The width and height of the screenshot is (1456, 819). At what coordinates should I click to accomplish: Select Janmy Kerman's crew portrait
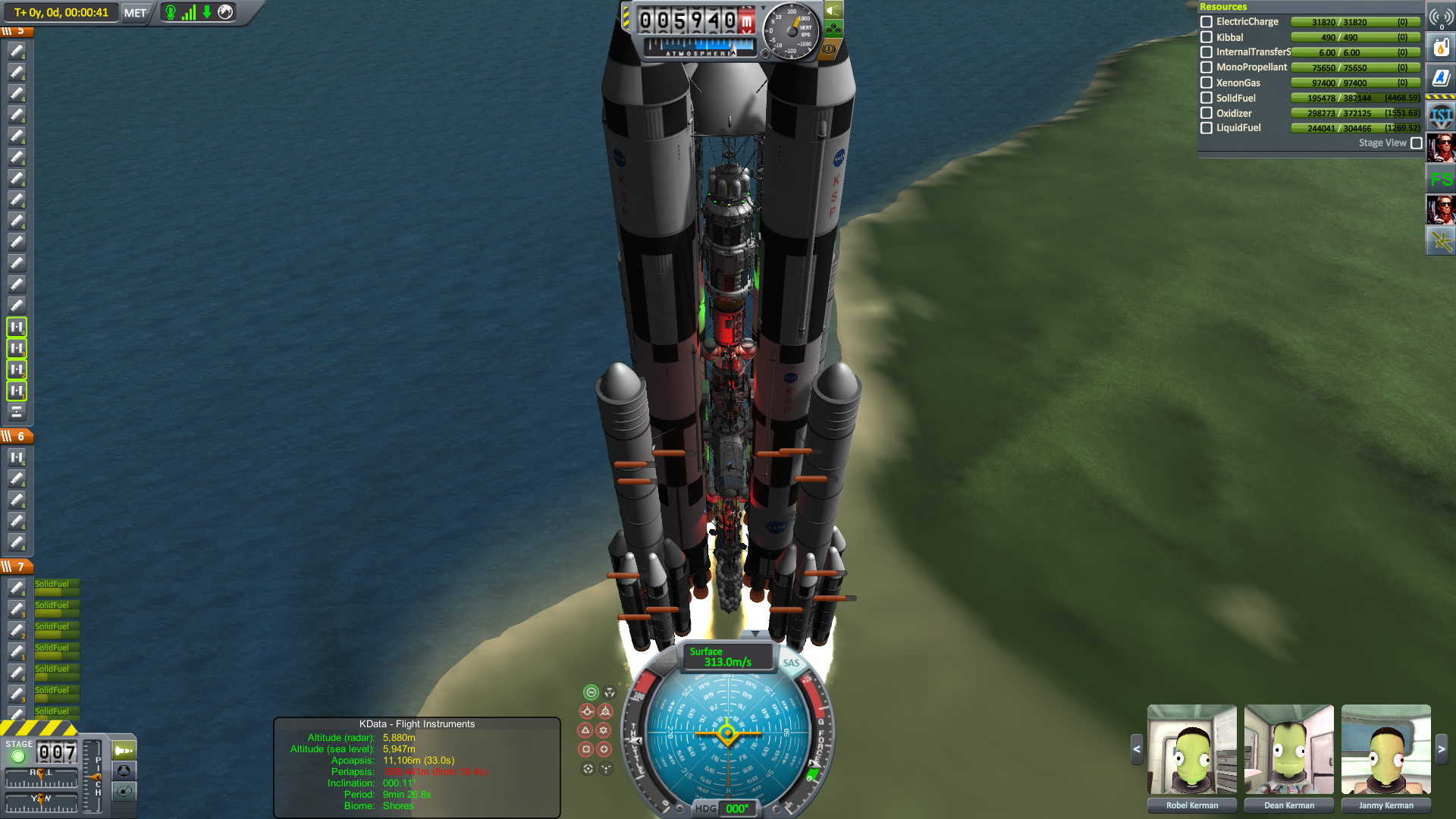1386,749
